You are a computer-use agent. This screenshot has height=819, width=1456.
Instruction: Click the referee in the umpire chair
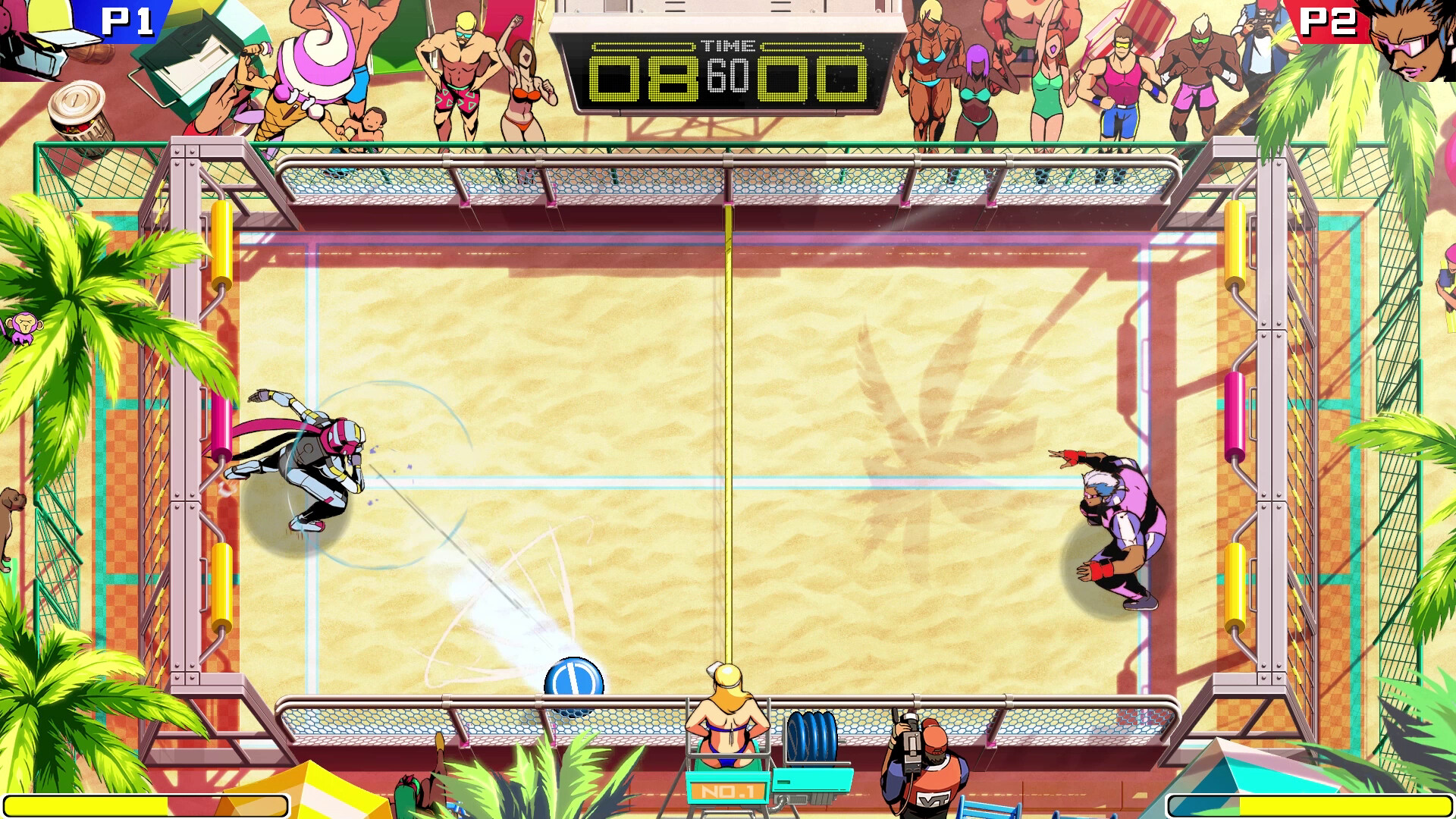(x=728, y=713)
